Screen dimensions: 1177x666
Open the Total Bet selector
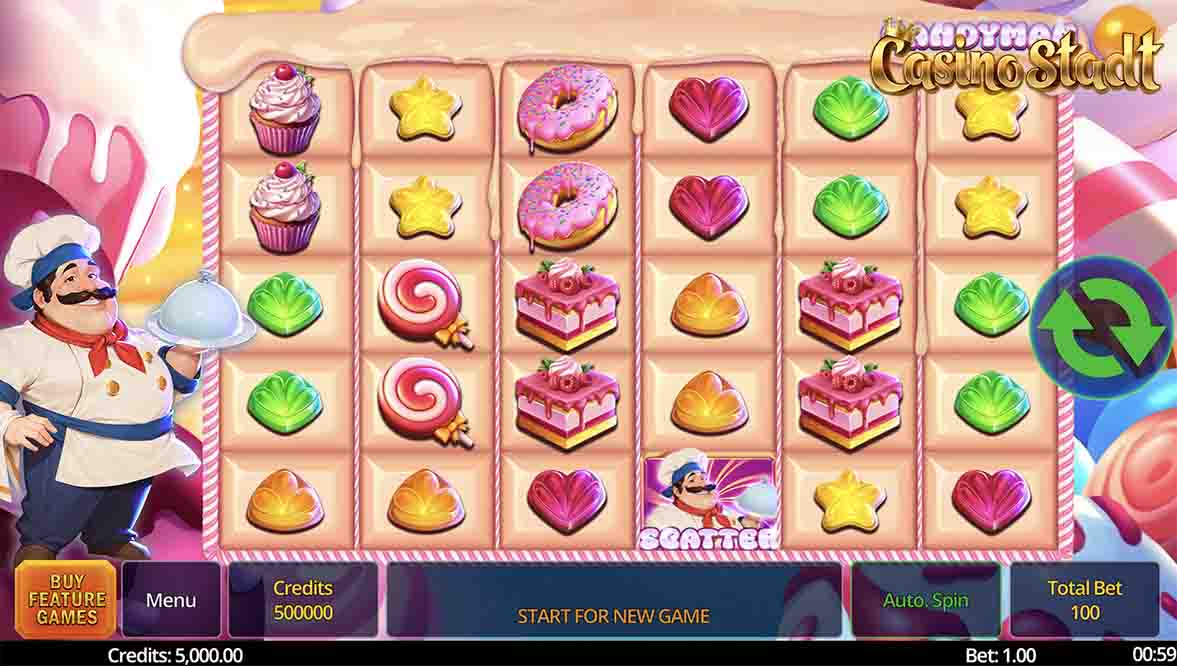tap(1084, 600)
